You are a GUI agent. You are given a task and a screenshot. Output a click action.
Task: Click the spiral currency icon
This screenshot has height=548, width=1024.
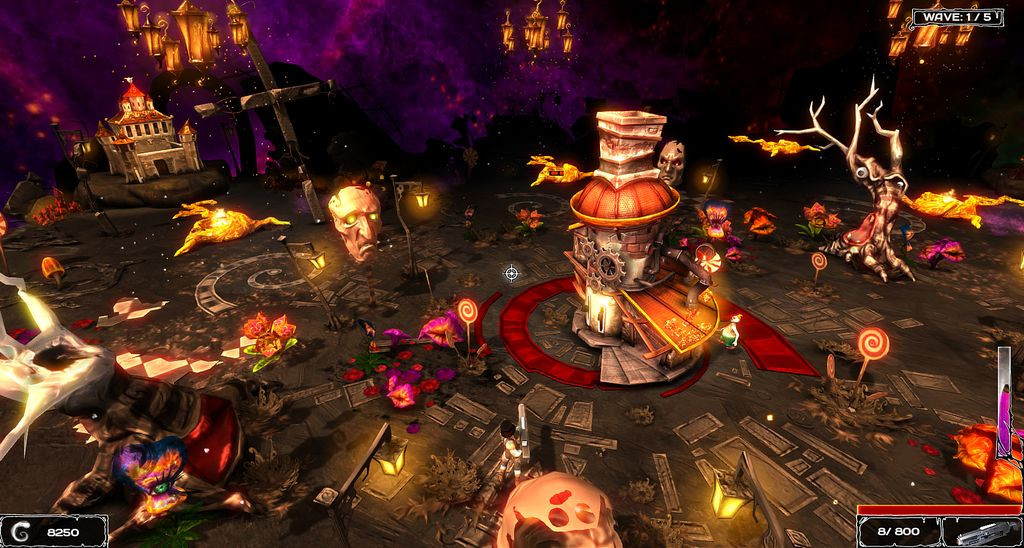[x=20, y=533]
